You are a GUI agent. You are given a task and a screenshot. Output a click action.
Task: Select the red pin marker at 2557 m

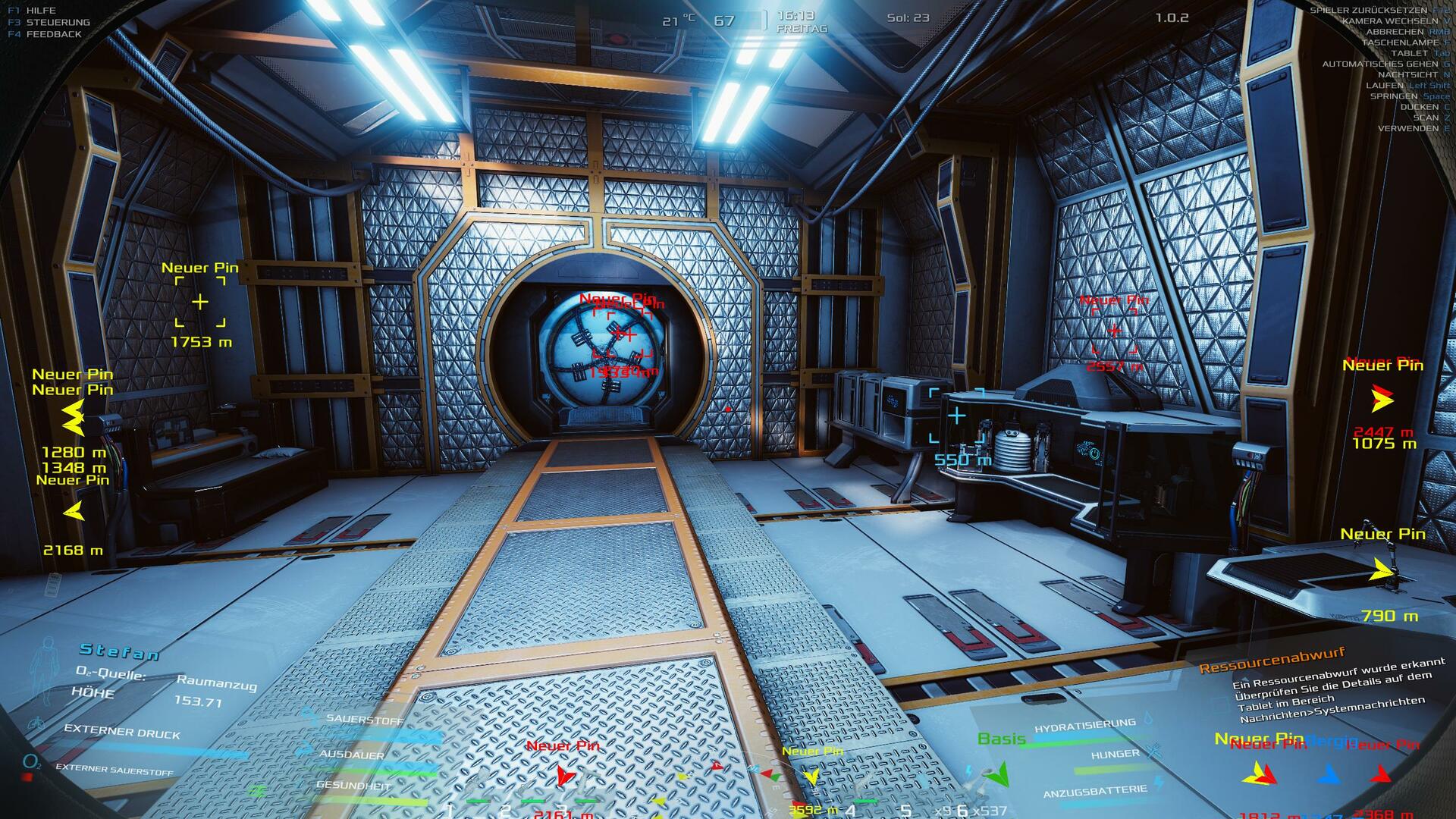1114,331
